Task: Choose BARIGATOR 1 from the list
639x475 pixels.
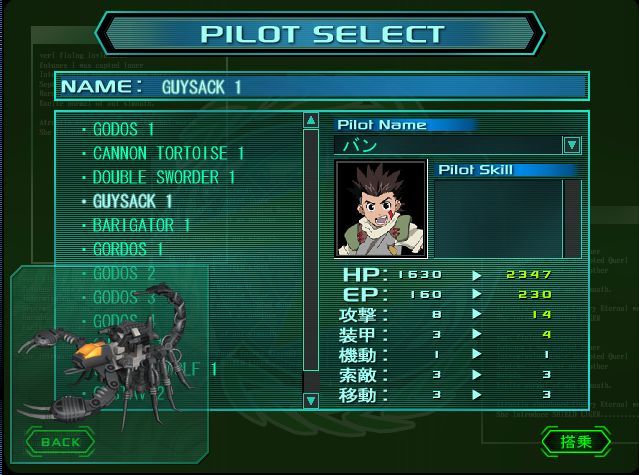Action: [x=141, y=225]
